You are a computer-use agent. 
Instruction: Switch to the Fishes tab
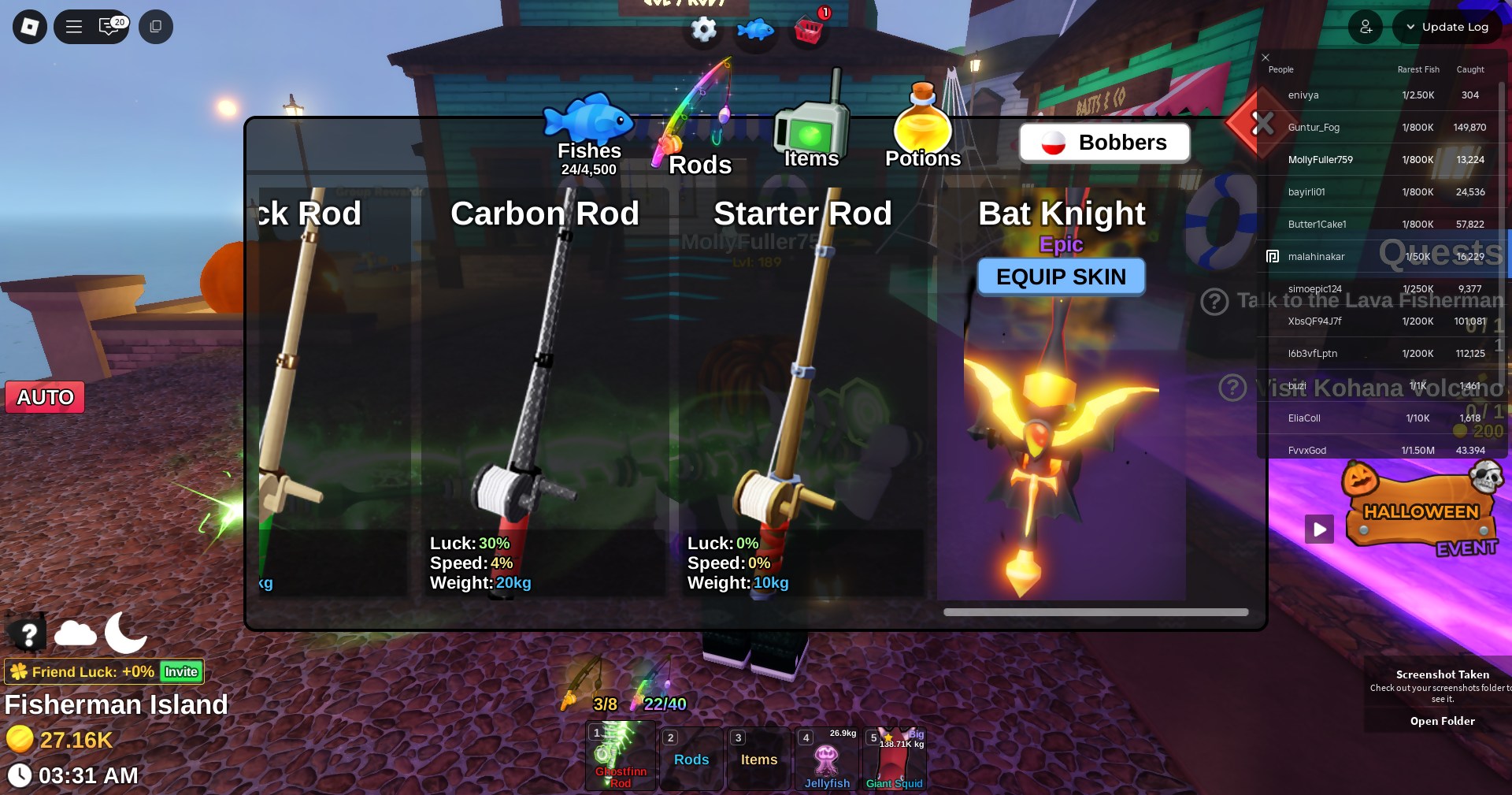pyautogui.click(x=589, y=136)
